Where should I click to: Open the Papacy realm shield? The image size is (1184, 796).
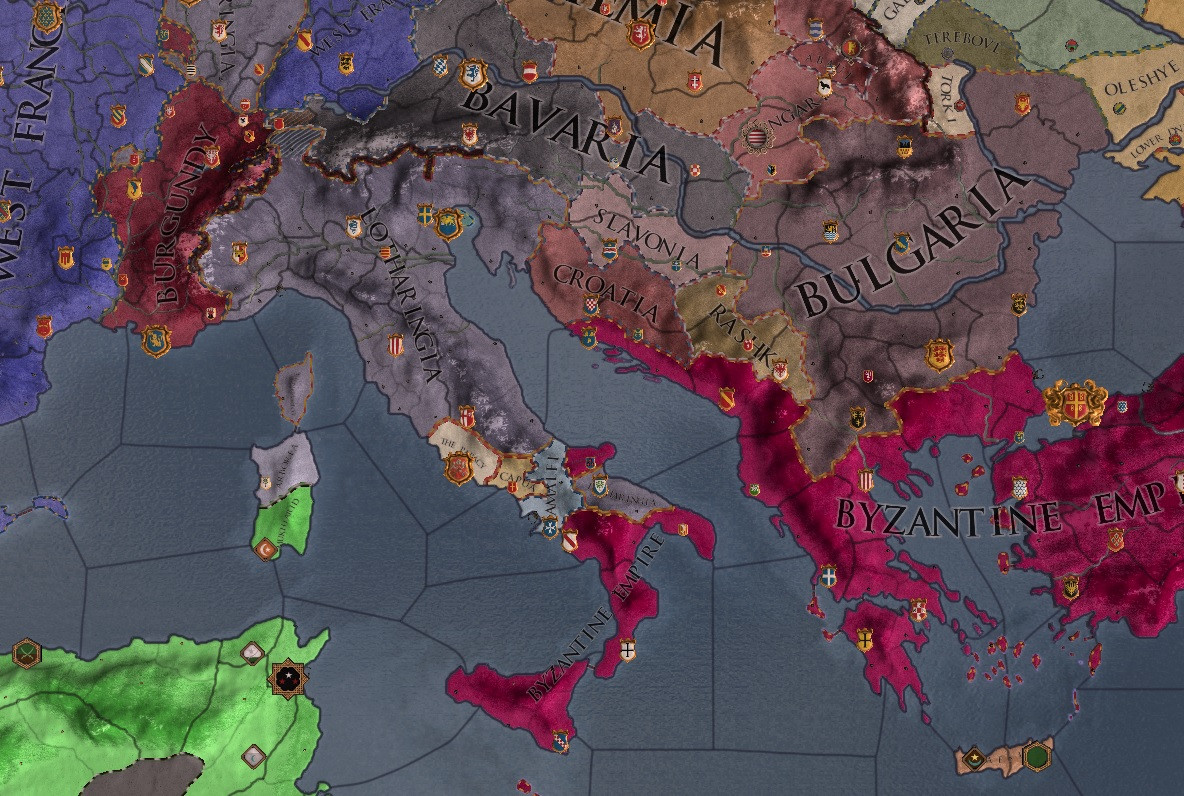point(459,466)
